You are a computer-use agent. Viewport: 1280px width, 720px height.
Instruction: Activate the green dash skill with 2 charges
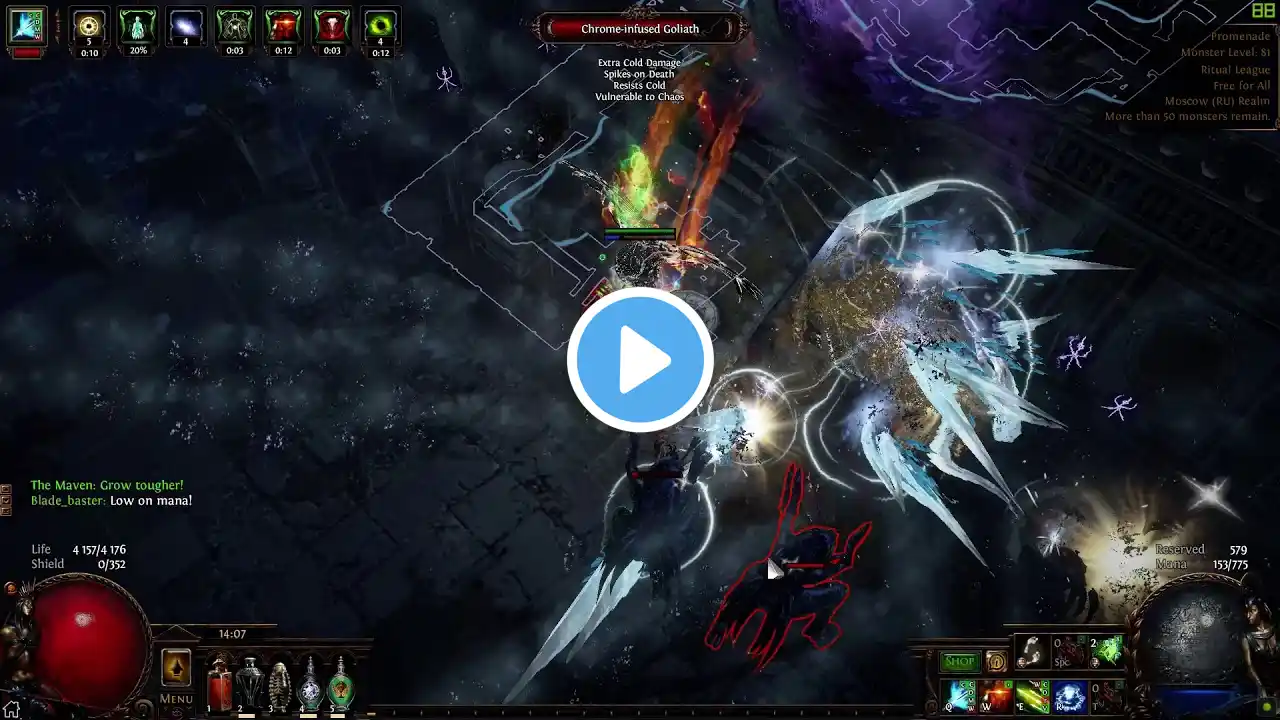1107,652
